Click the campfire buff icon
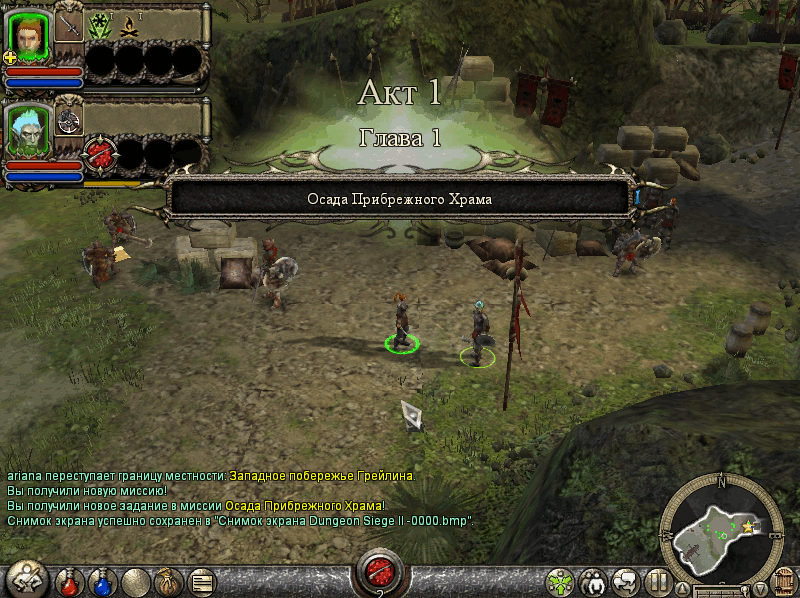 pyautogui.click(x=127, y=27)
